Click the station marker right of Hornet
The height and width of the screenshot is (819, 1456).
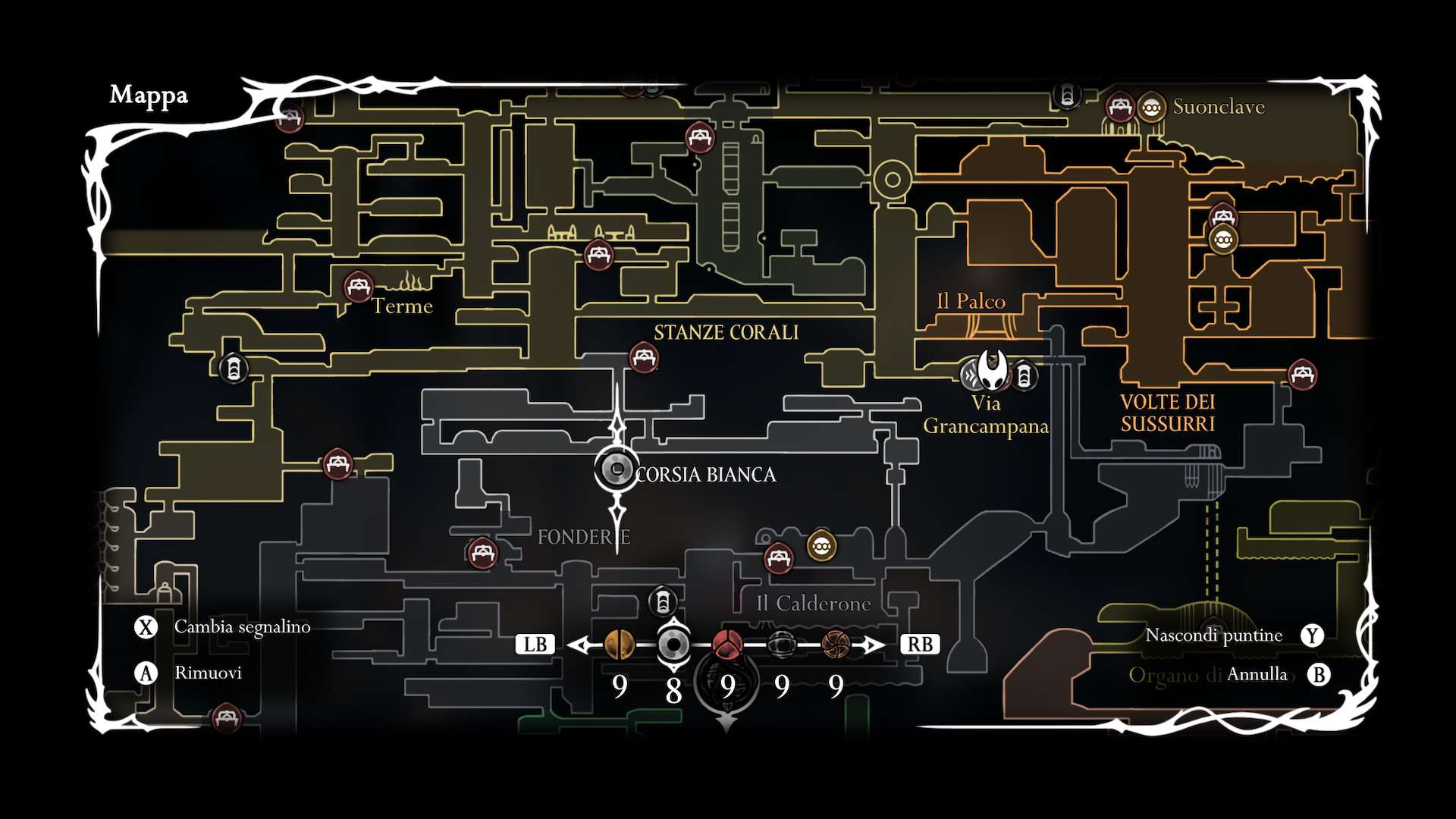click(1024, 375)
